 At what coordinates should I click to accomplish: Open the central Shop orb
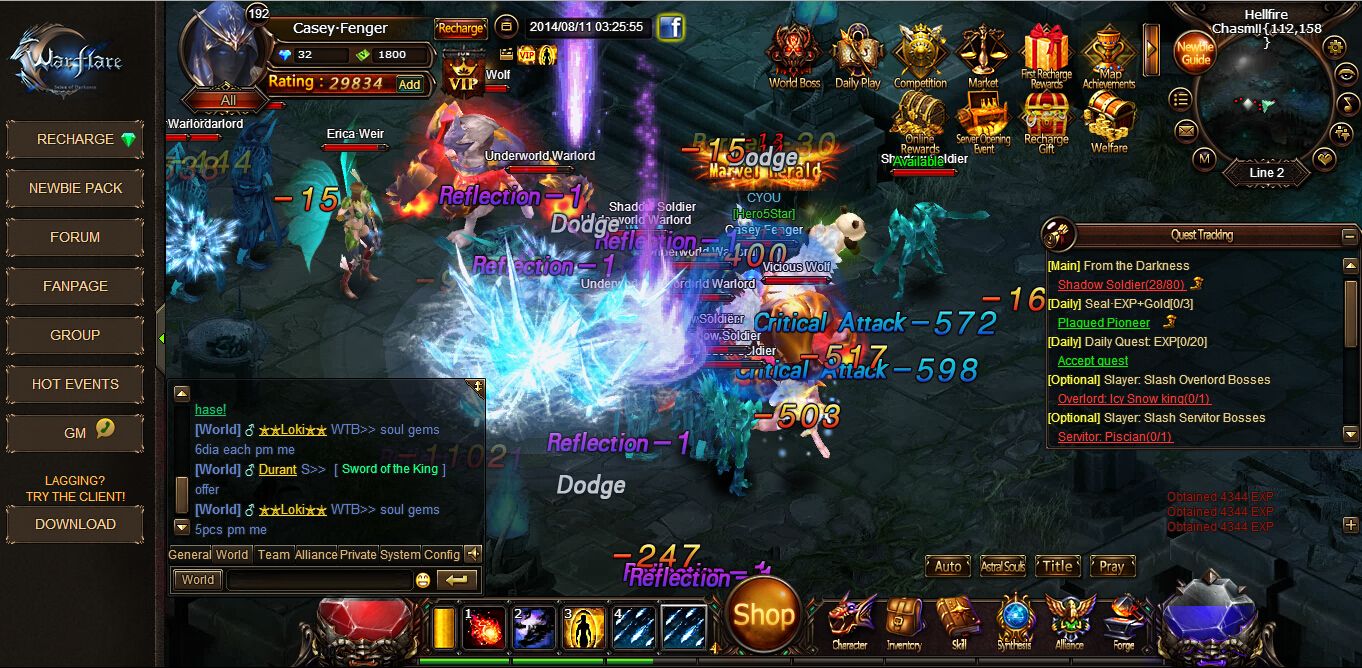[x=764, y=615]
